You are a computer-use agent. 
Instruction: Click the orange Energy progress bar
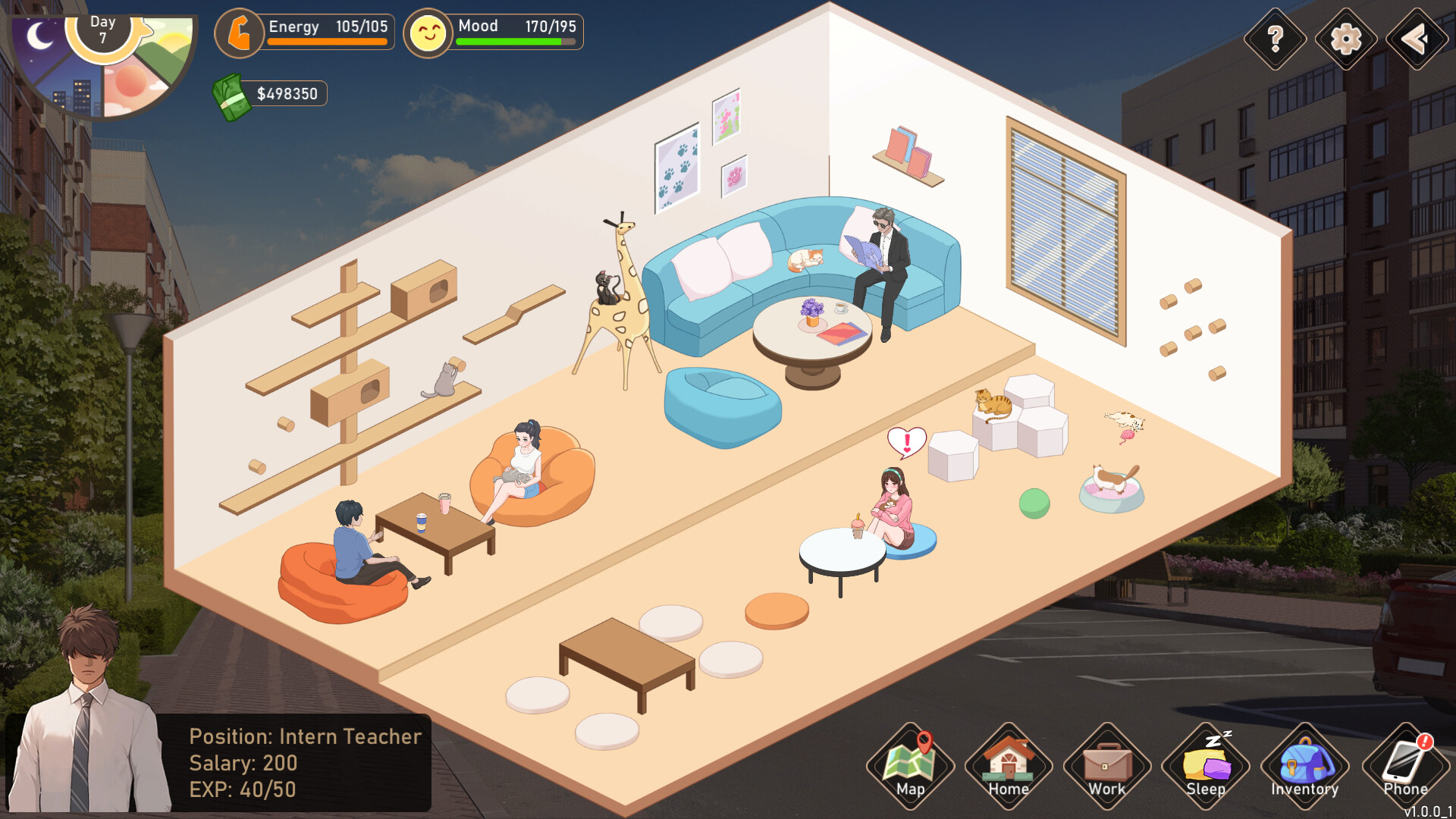pos(328,42)
